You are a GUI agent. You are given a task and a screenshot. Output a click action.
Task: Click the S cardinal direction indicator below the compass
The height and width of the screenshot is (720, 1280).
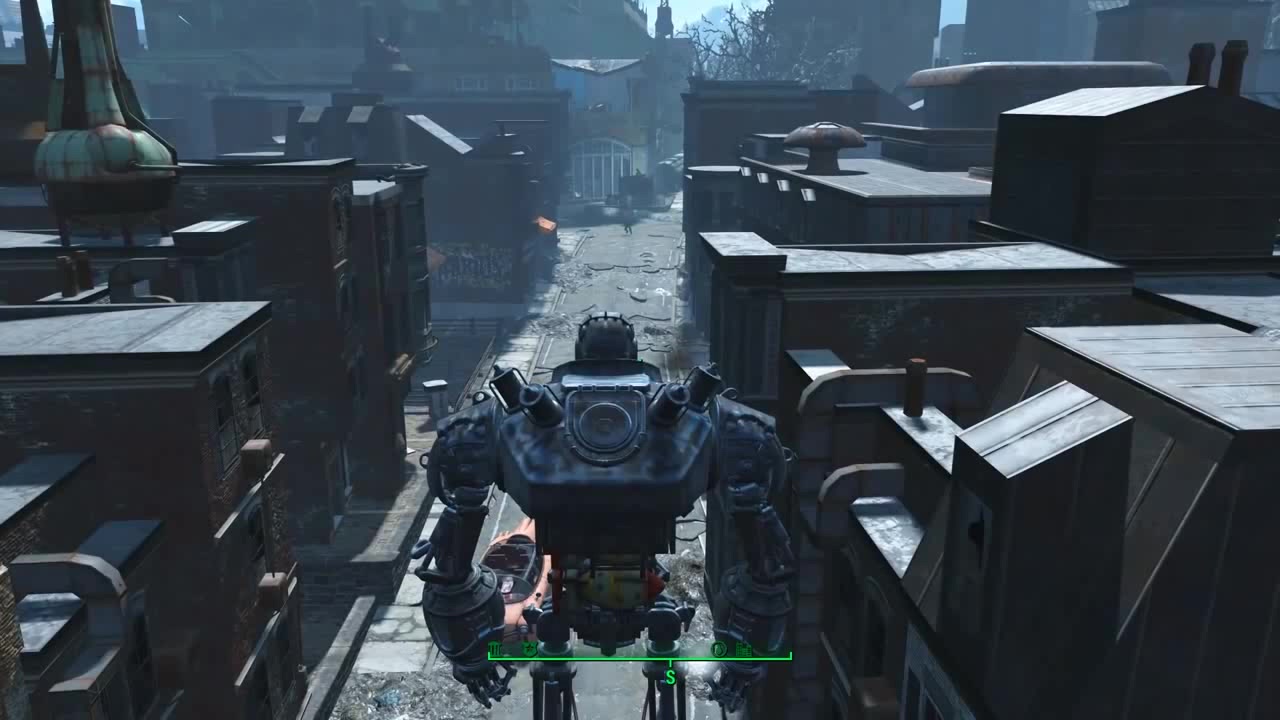[670, 675]
